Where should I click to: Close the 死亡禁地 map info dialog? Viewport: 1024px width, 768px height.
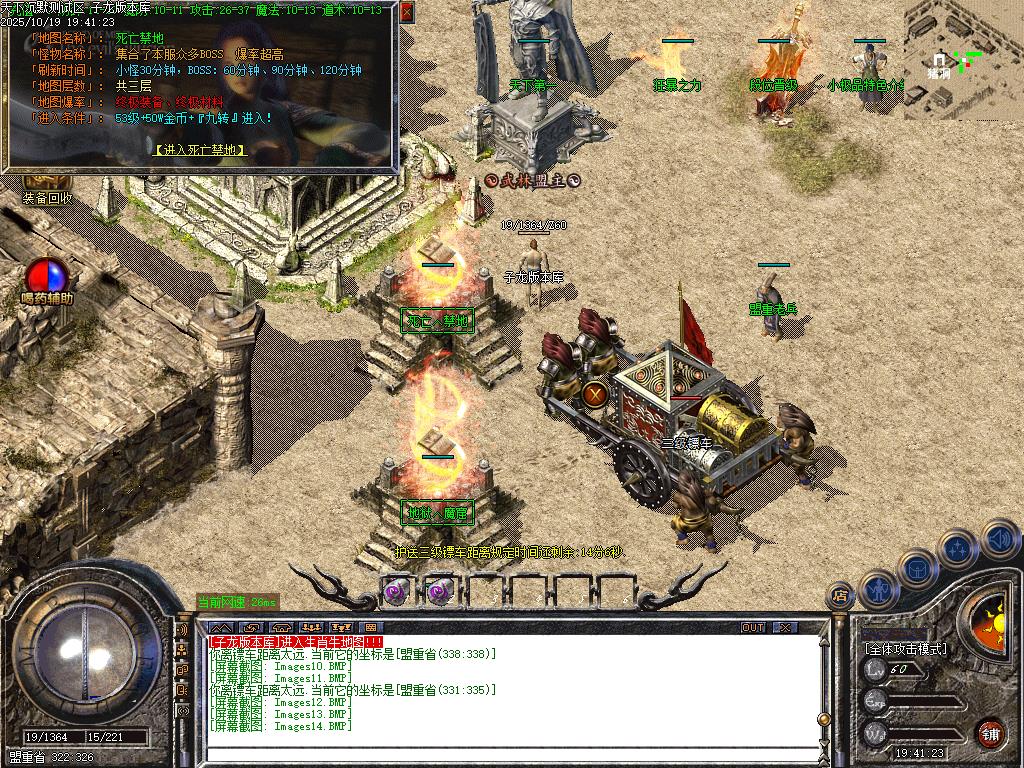click(x=406, y=12)
